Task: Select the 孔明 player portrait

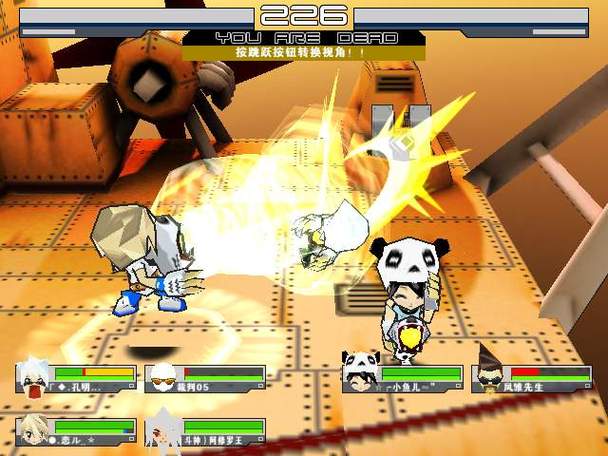Action: click(34, 378)
